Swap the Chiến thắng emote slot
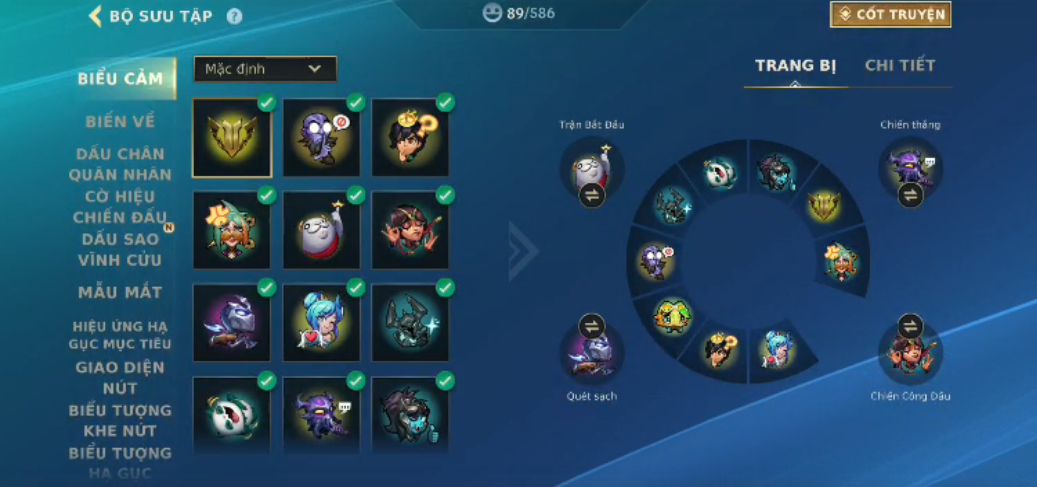This screenshot has width=1037, height=487. point(910,195)
